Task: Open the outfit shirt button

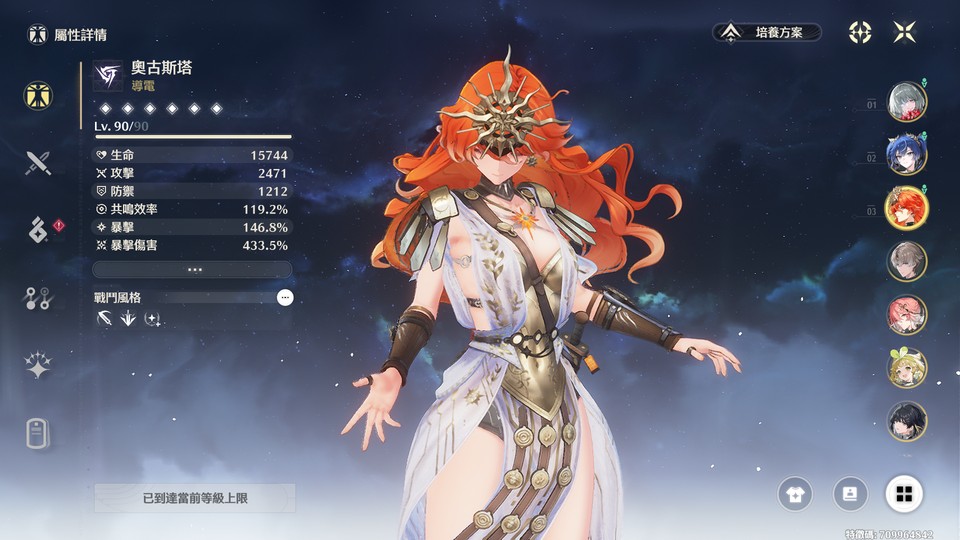Action: [795, 493]
